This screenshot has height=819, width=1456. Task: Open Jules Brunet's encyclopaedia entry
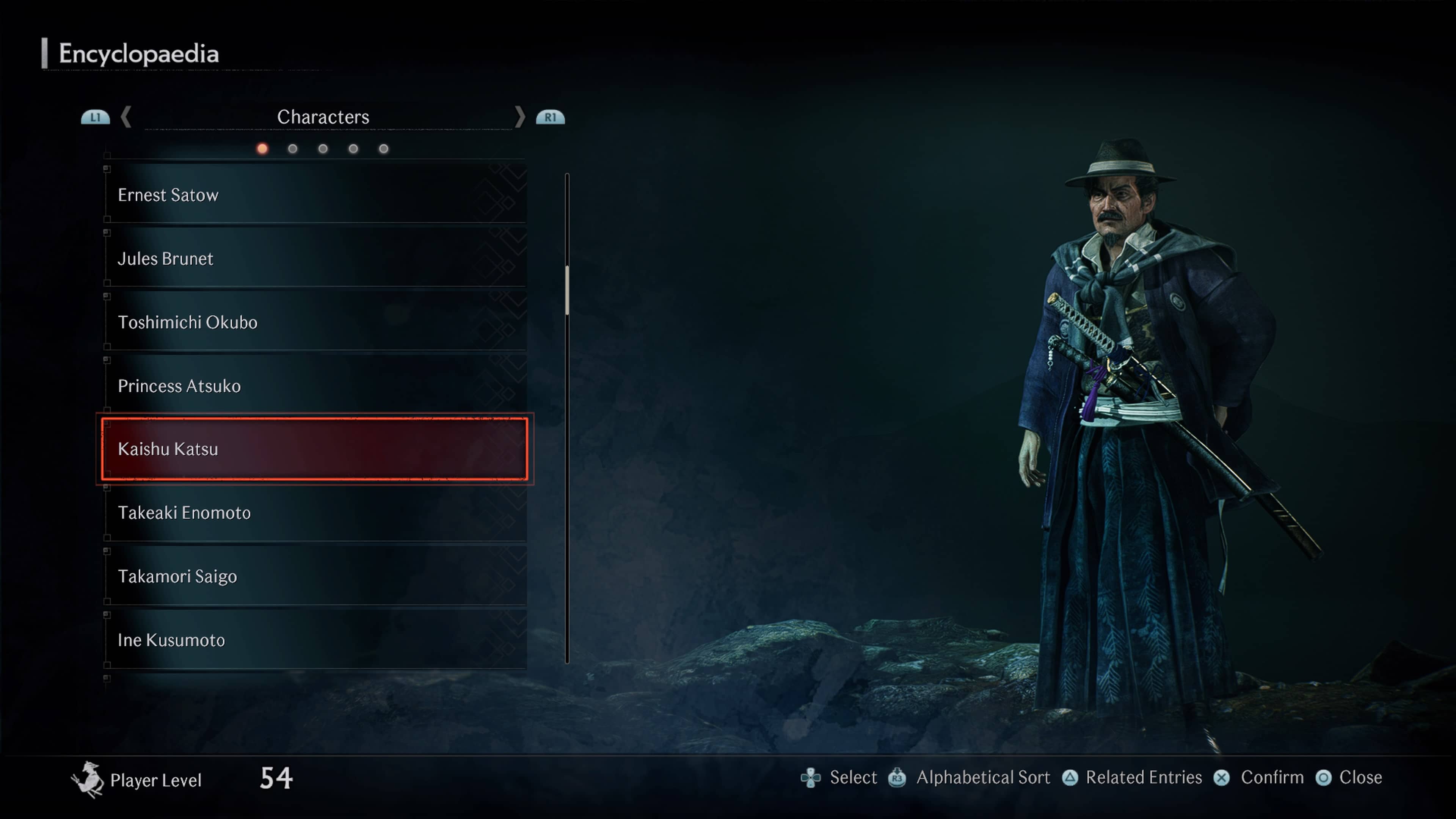(314, 259)
